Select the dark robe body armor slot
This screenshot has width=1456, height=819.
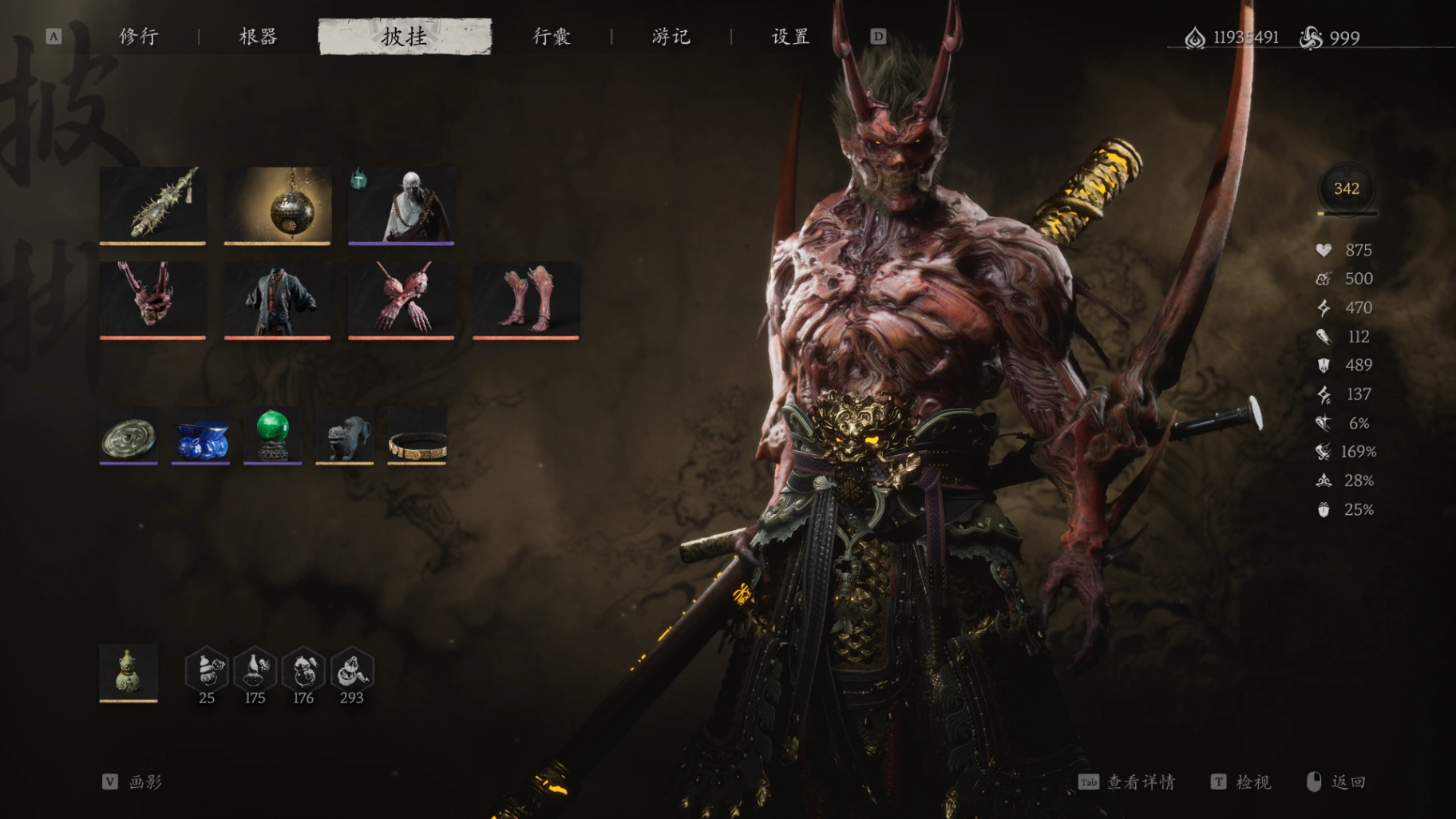tap(277, 299)
